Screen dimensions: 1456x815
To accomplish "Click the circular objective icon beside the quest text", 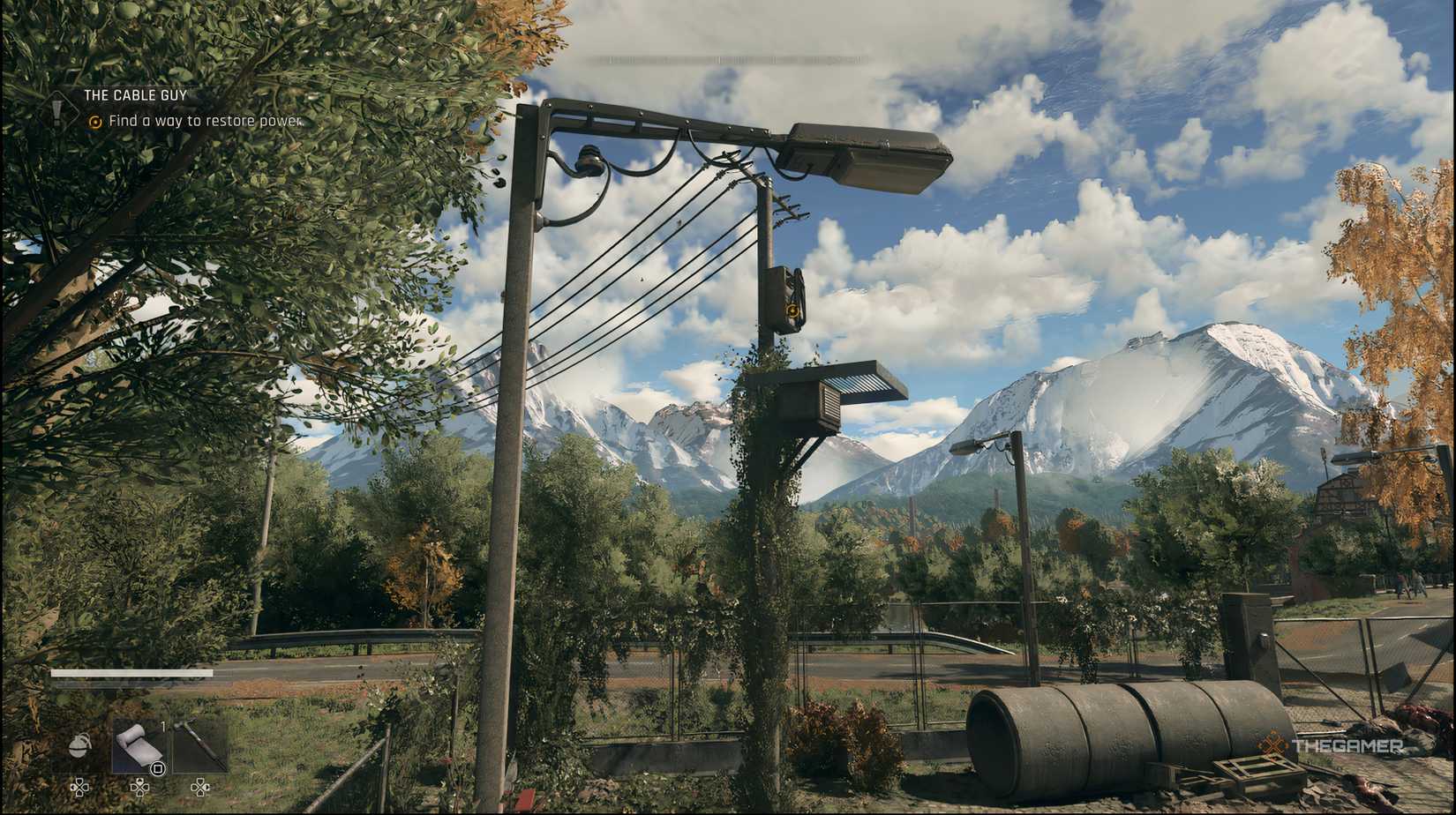I will [95, 123].
